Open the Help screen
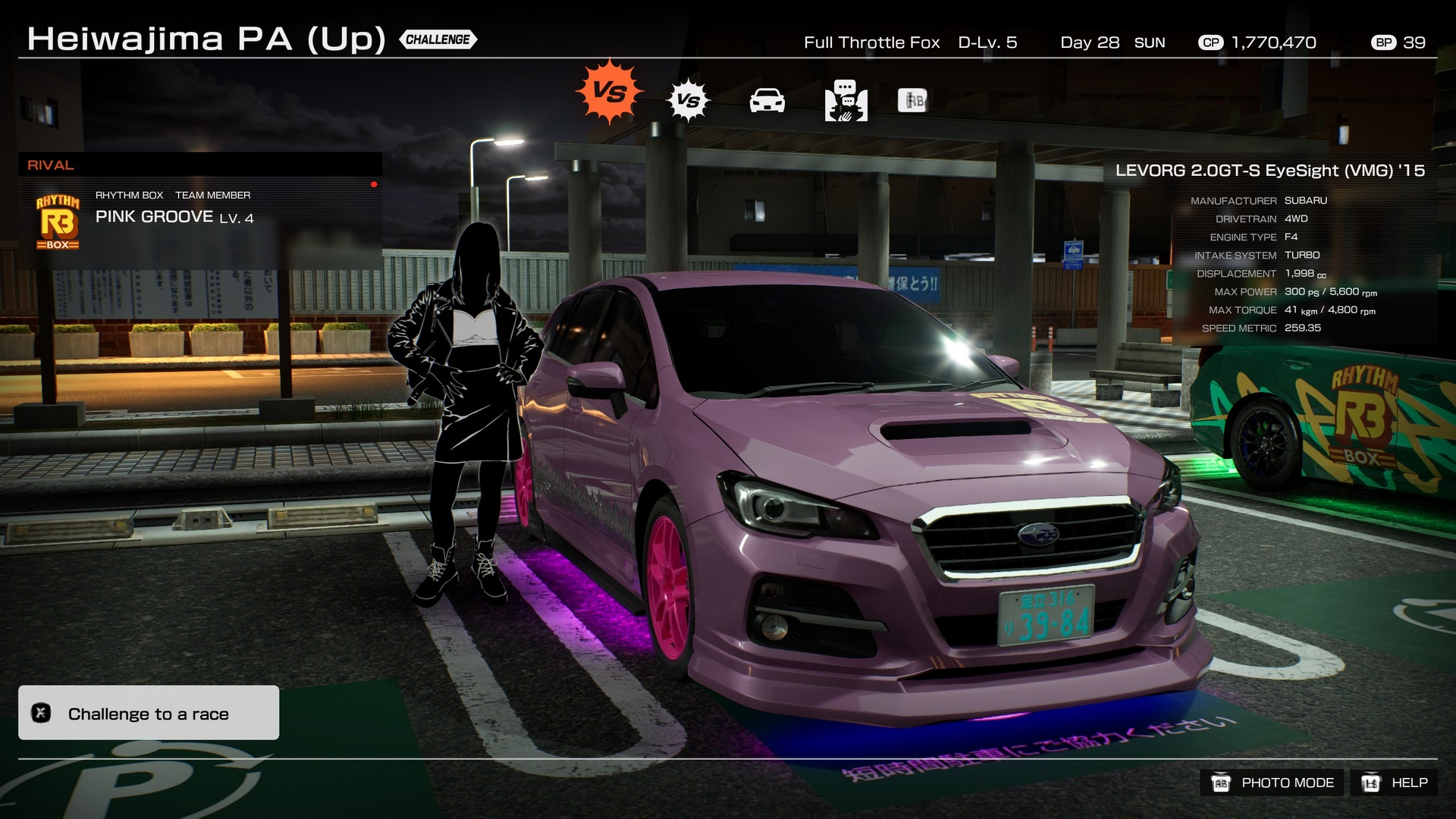Viewport: 1456px width, 819px height. click(x=1395, y=783)
